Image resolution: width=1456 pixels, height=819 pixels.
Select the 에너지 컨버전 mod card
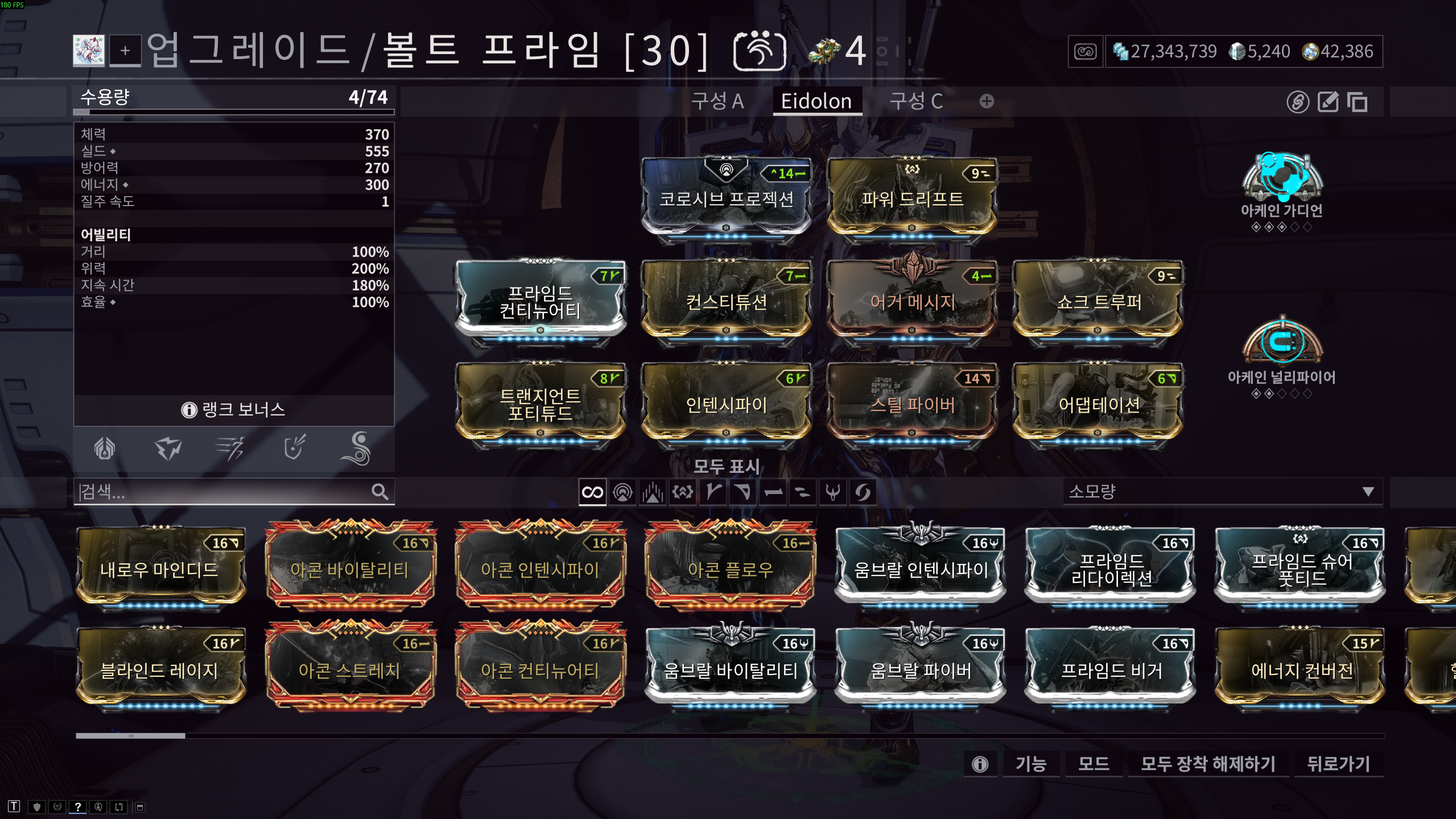(1301, 670)
